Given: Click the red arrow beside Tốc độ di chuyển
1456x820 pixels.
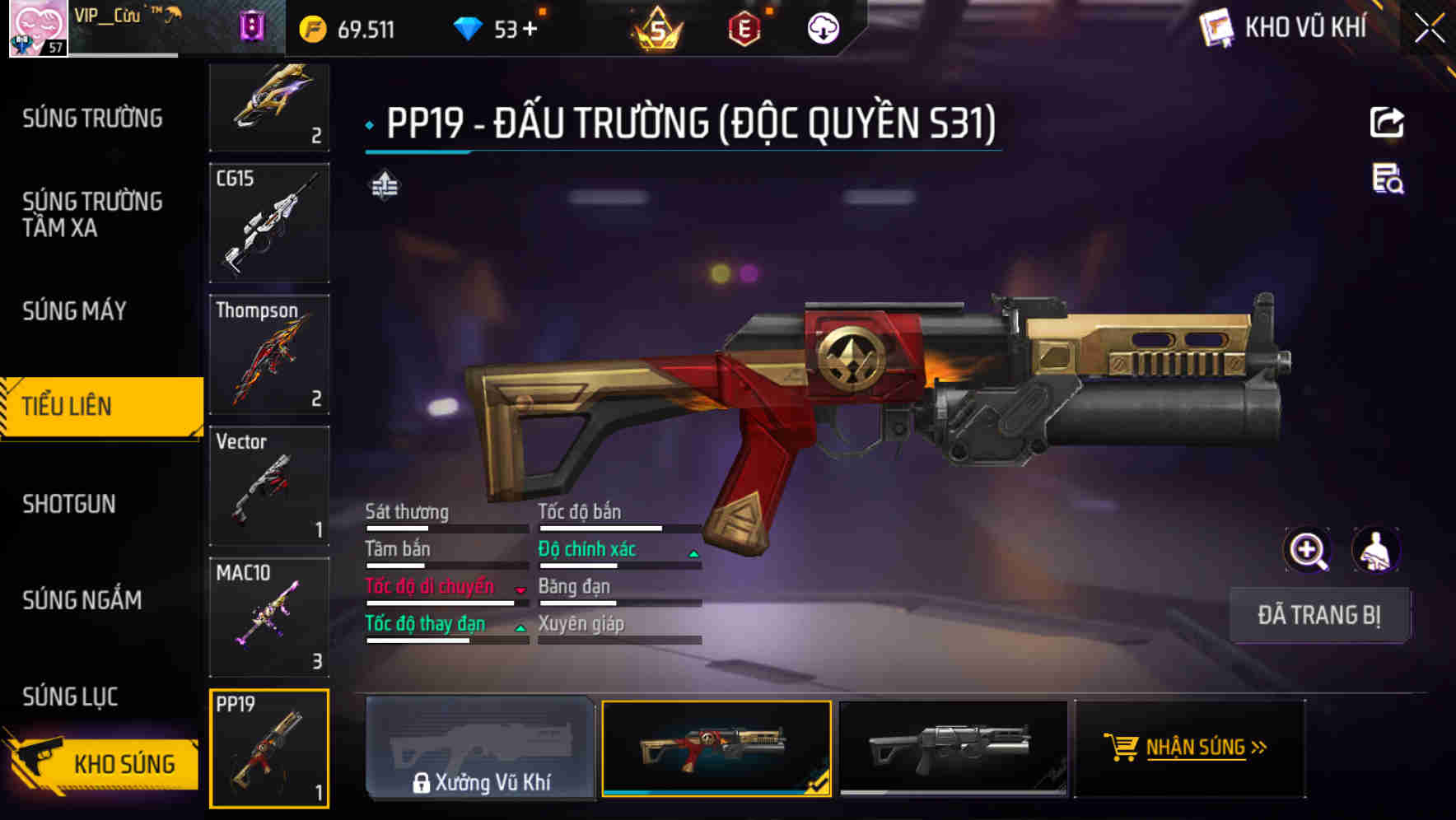Looking at the screenshot, I should tap(520, 592).
